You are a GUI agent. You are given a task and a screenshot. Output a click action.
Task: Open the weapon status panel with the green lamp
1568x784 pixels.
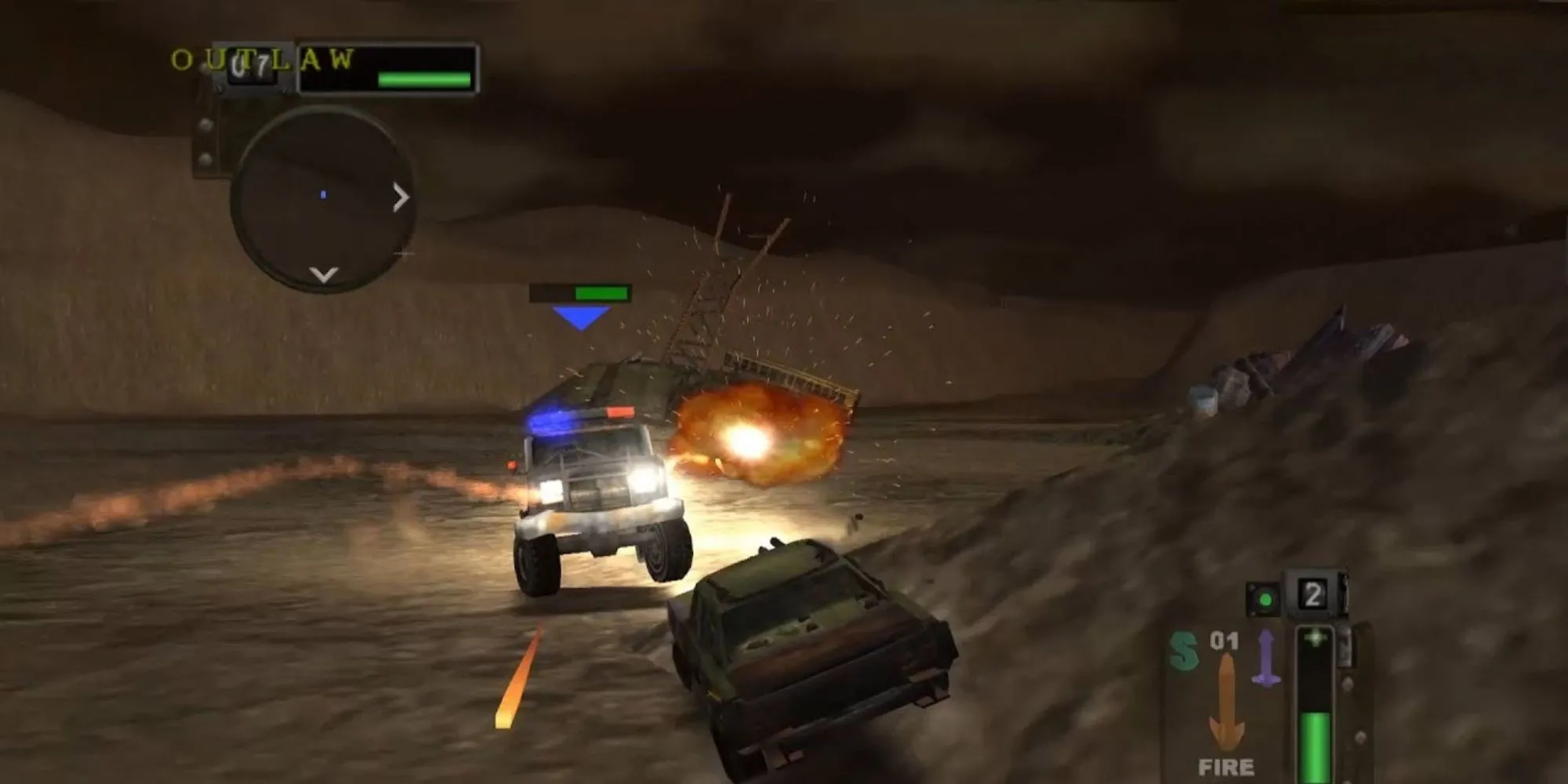coord(1265,598)
